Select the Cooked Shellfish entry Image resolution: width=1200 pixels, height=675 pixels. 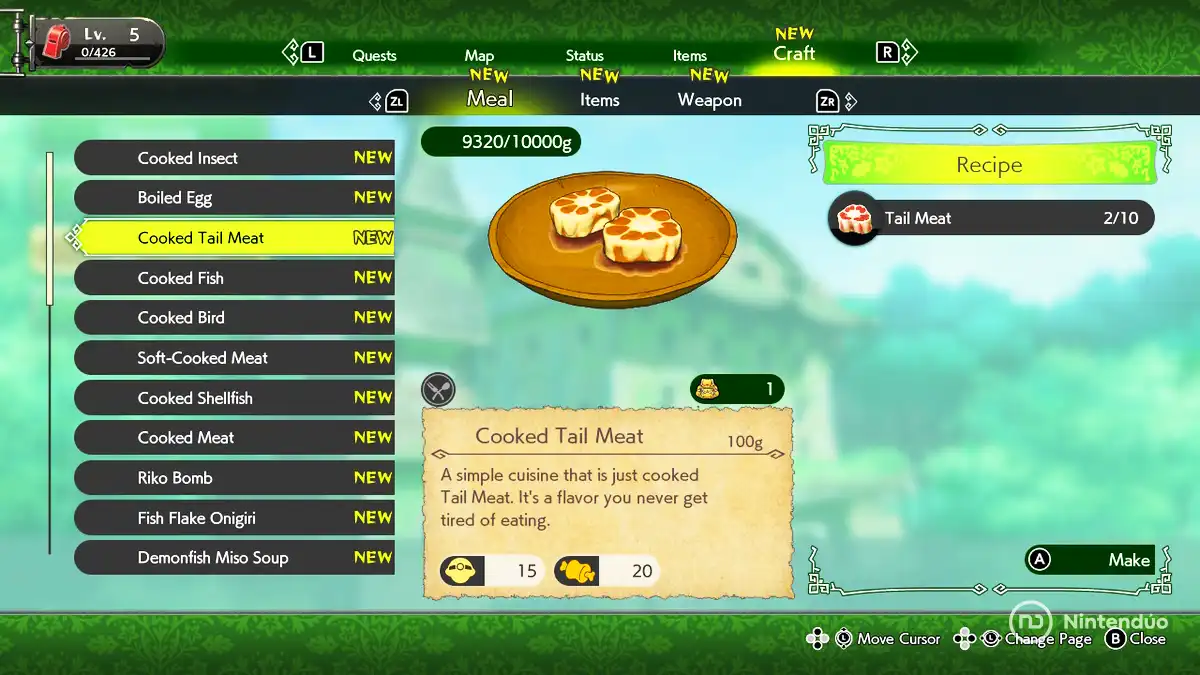point(234,398)
